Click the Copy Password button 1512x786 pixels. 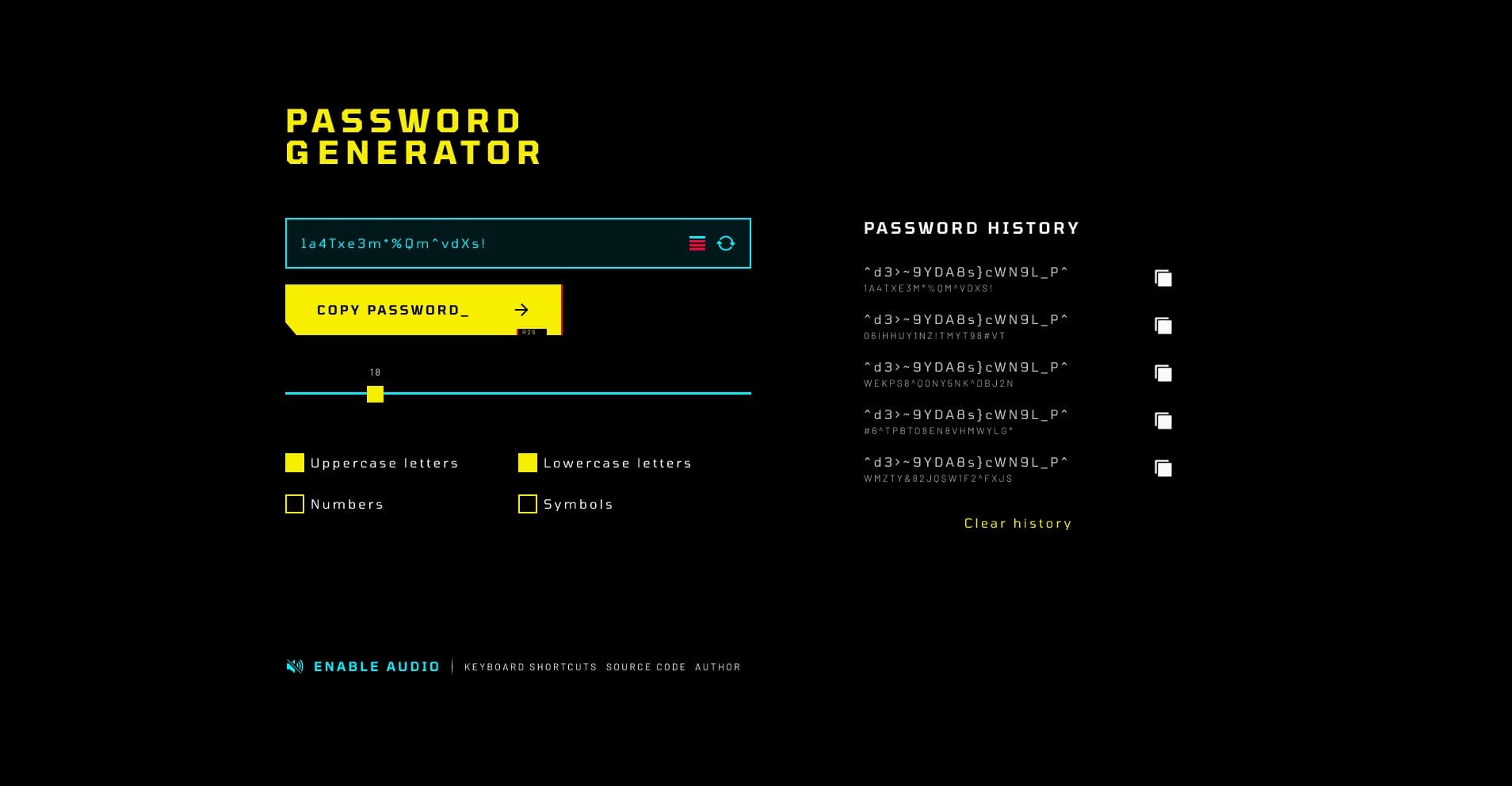[422, 310]
